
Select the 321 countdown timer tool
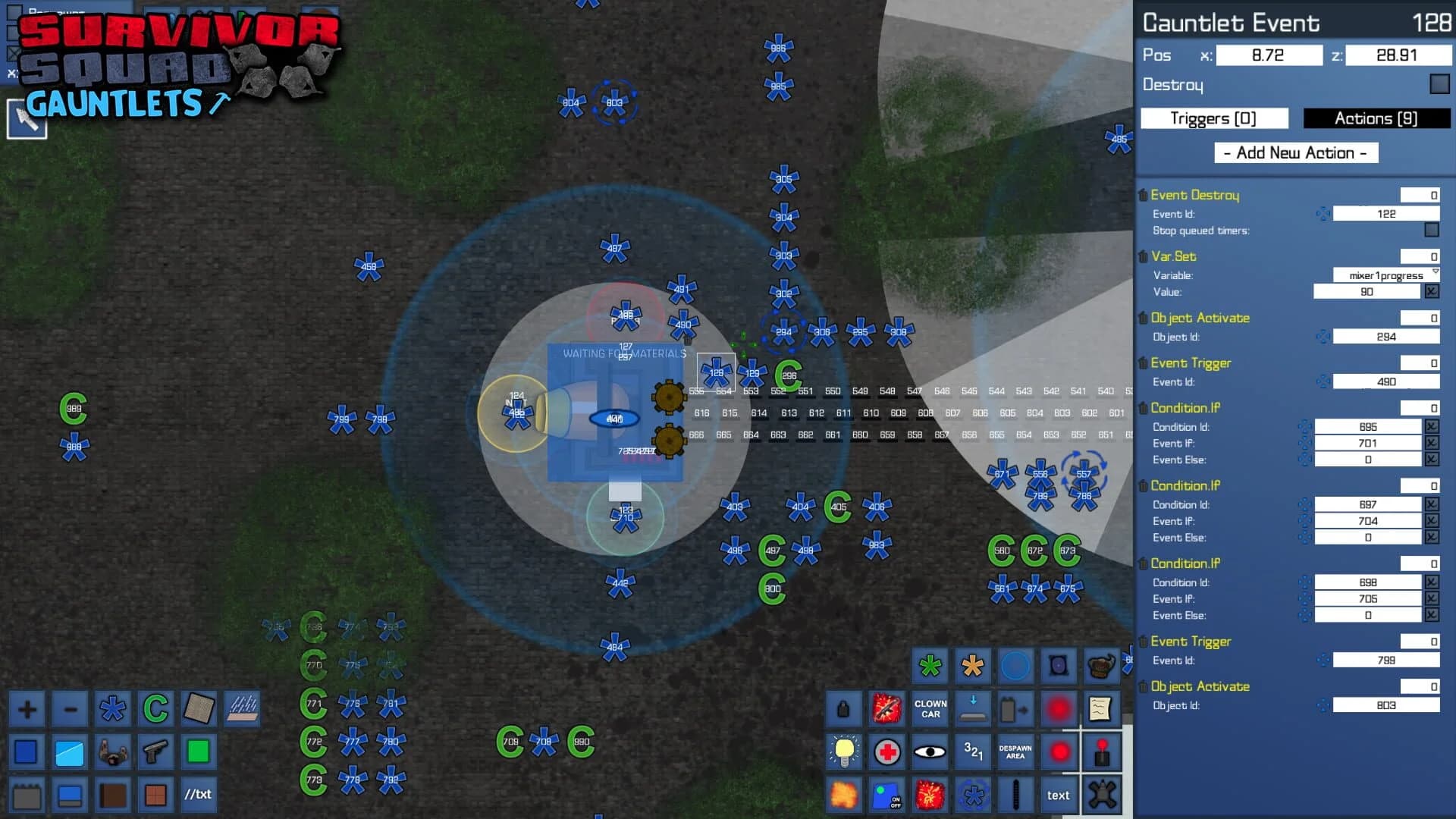click(x=973, y=752)
